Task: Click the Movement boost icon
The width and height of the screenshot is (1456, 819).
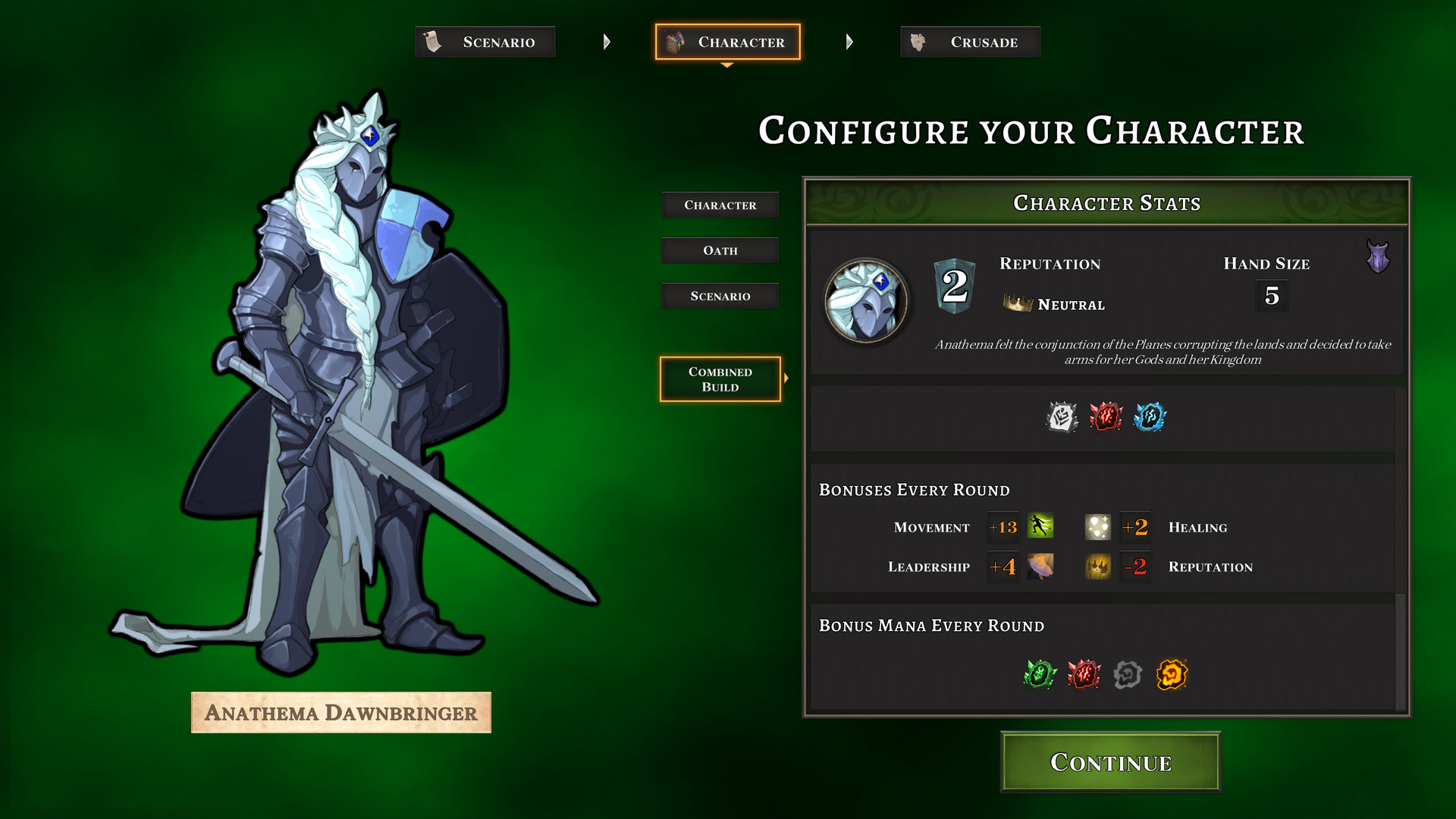Action: coord(1040,527)
